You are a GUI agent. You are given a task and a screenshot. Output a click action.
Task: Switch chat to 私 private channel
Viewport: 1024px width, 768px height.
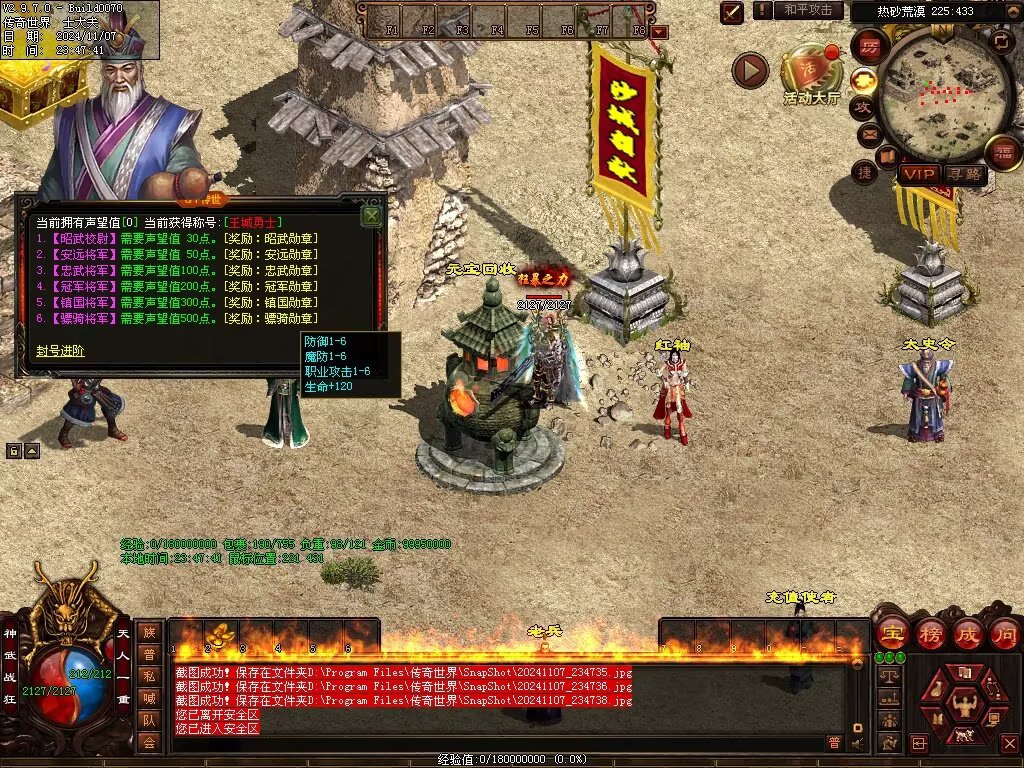(x=148, y=675)
